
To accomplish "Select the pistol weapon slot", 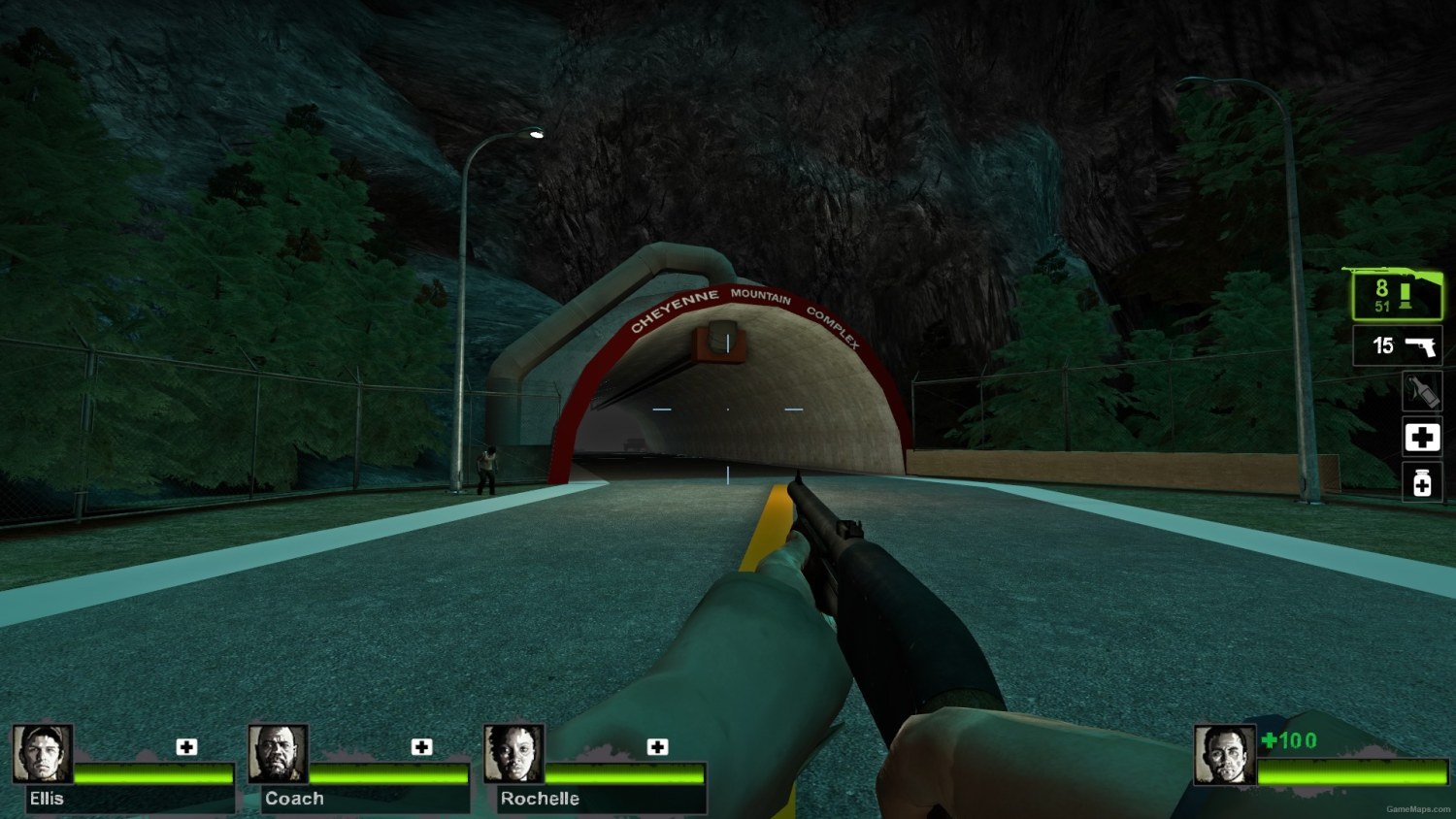I will [1398, 345].
